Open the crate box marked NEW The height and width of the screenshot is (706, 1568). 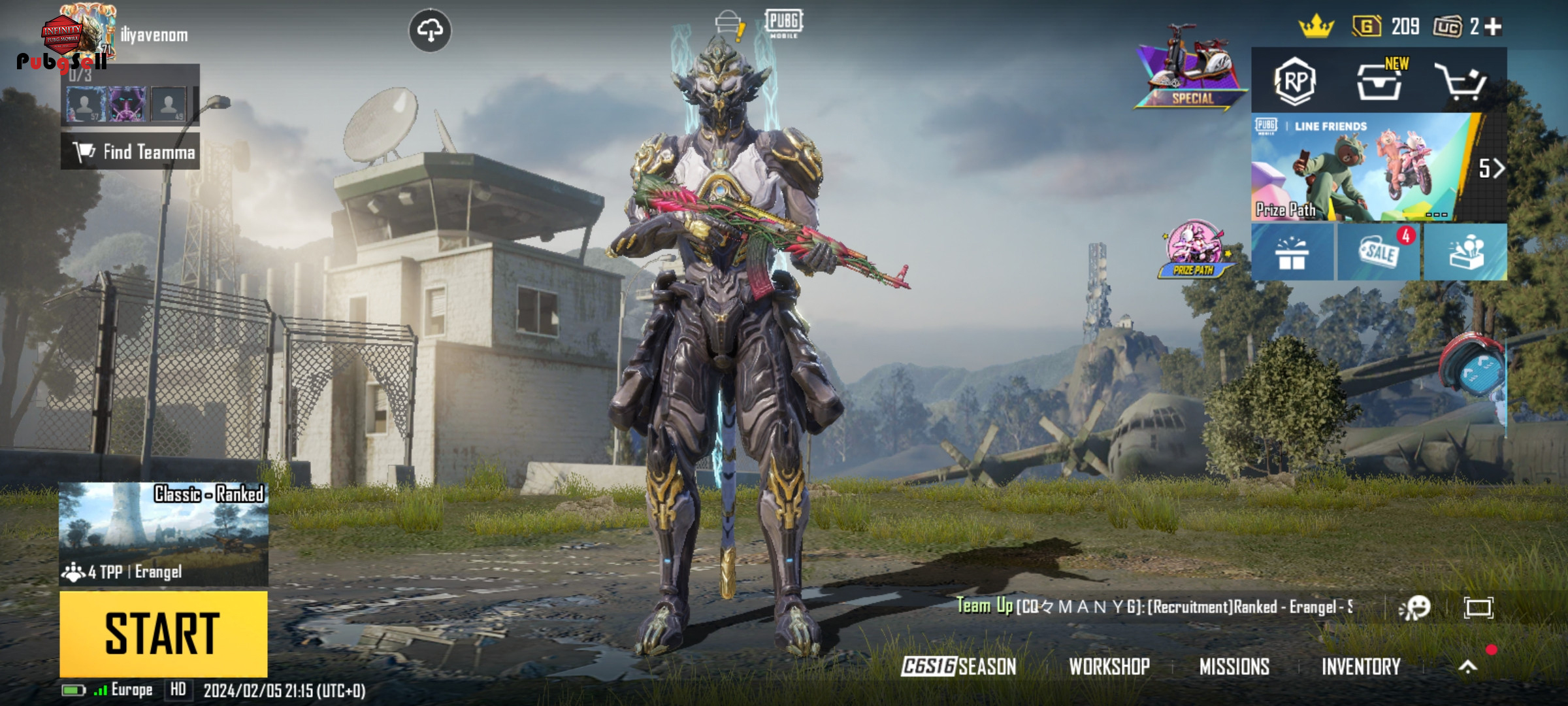1379,82
